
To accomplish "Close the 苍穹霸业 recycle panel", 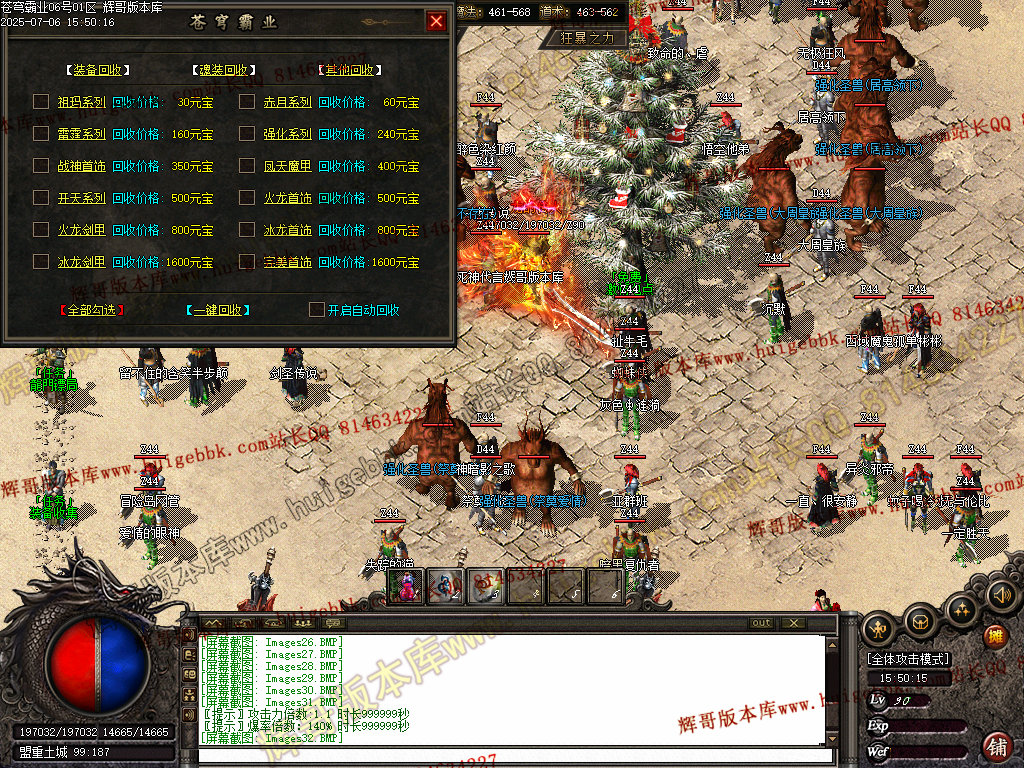I will [x=436, y=21].
